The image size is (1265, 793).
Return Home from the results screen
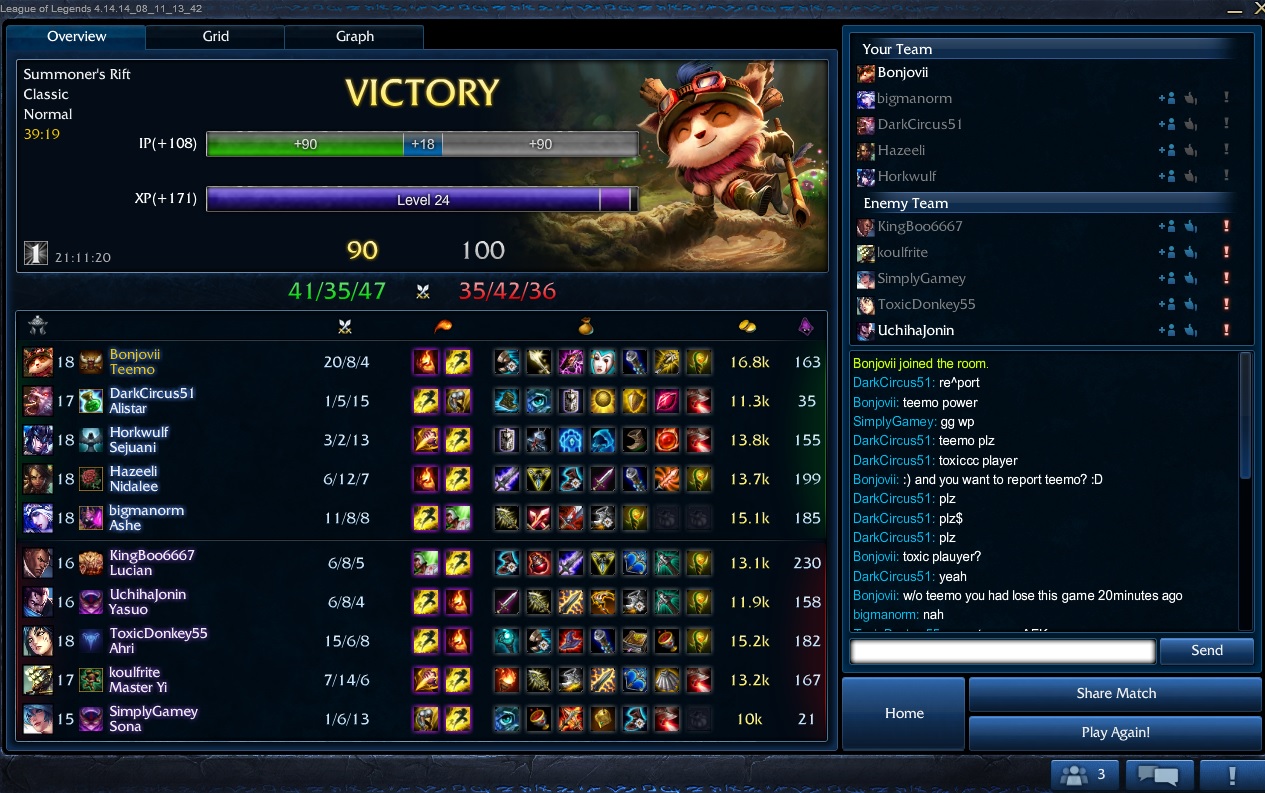pyautogui.click(x=904, y=713)
